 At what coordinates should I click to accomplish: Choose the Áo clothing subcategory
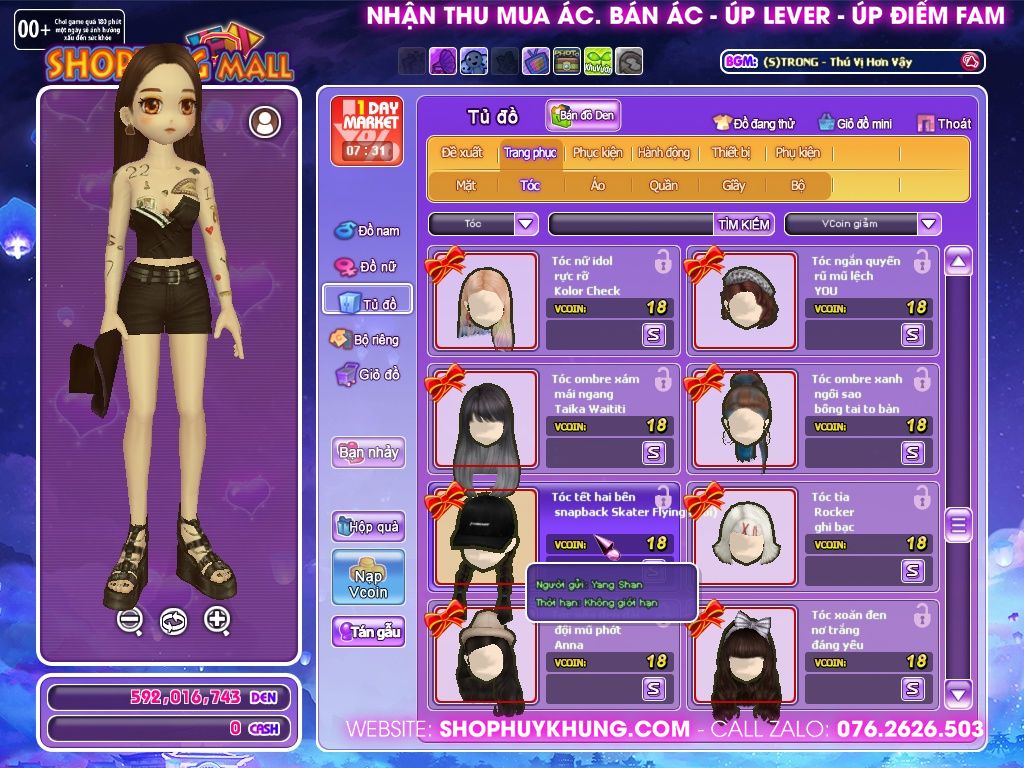coord(597,185)
